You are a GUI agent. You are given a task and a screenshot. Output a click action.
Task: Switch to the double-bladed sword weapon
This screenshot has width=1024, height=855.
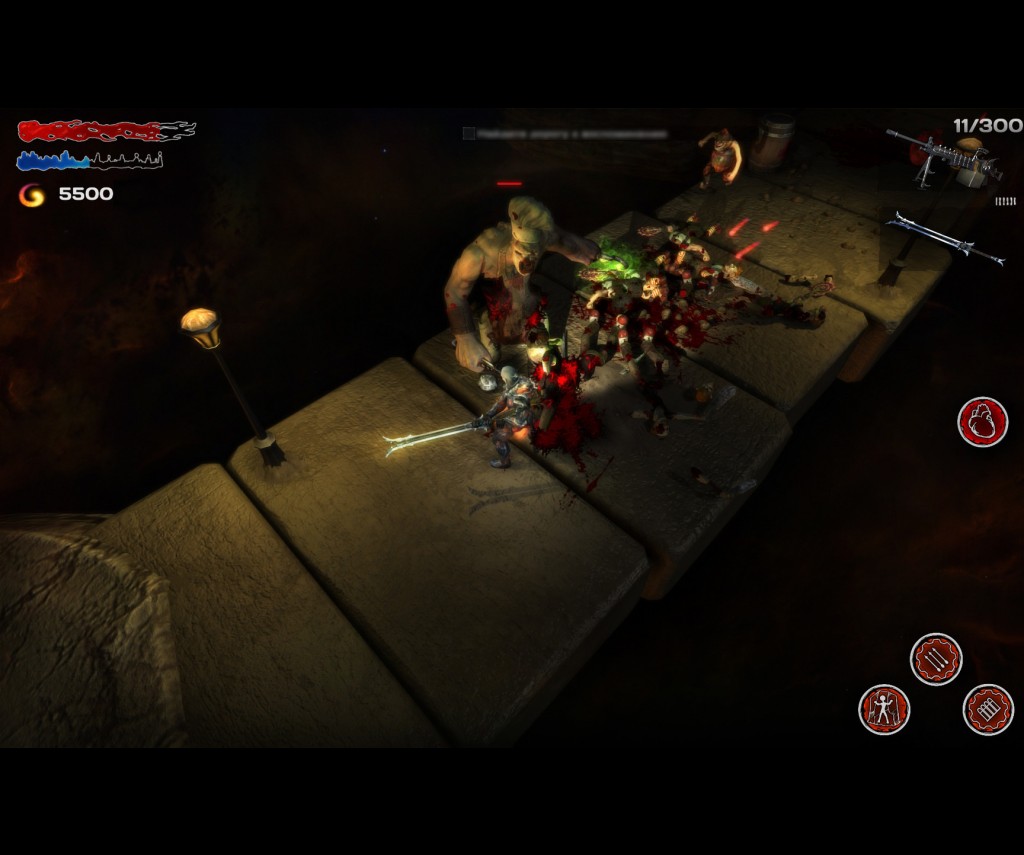pos(945,238)
